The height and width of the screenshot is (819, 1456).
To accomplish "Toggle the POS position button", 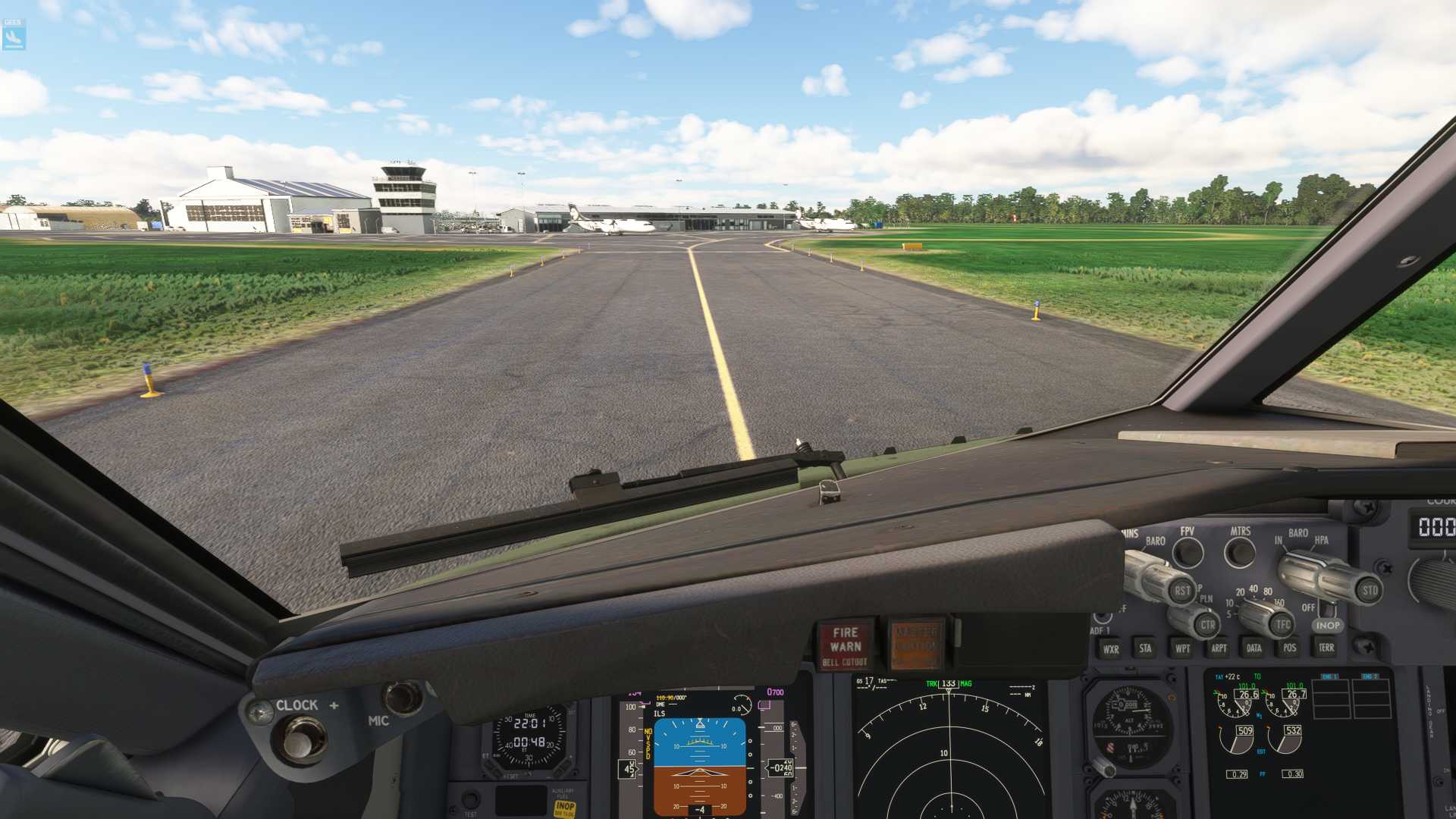I will (1290, 648).
